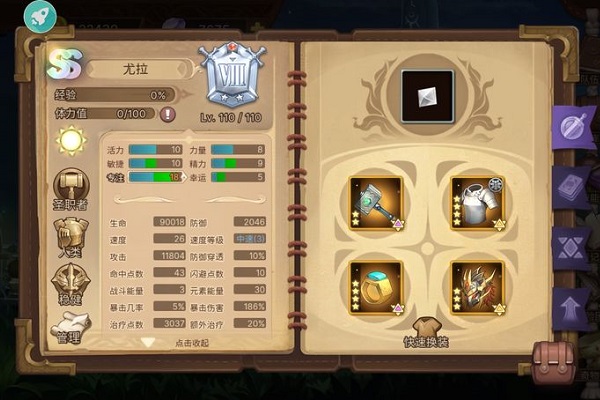
Task: Switch to the equipment bookmark tab
Action: tap(572, 127)
